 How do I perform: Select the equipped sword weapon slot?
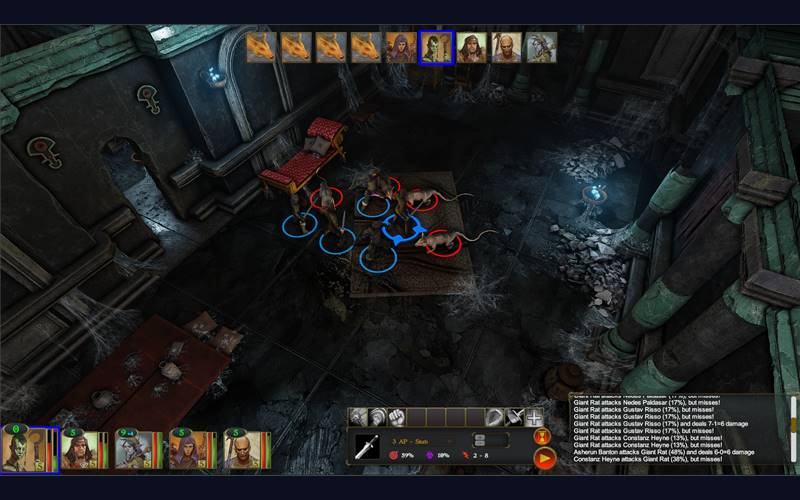(x=368, y=446)
